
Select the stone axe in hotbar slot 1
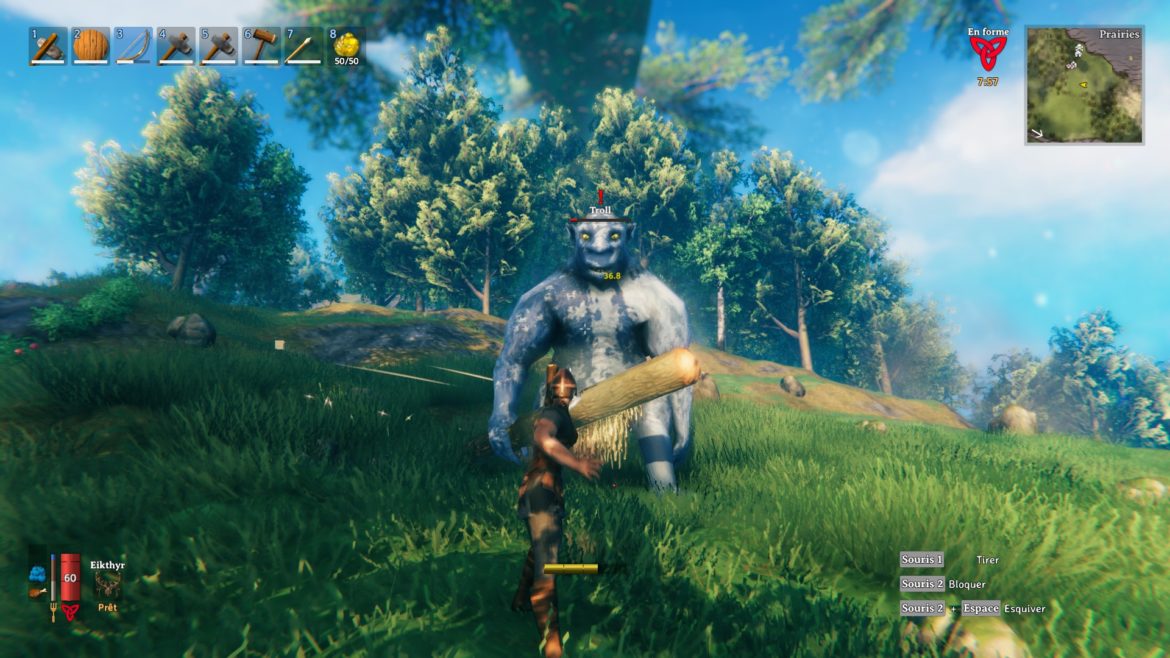click(47, 46)
